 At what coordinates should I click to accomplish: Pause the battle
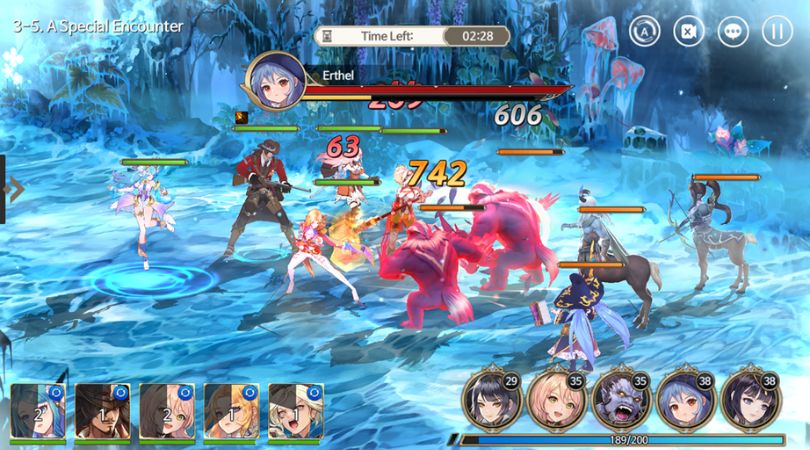tap(777, 30)
